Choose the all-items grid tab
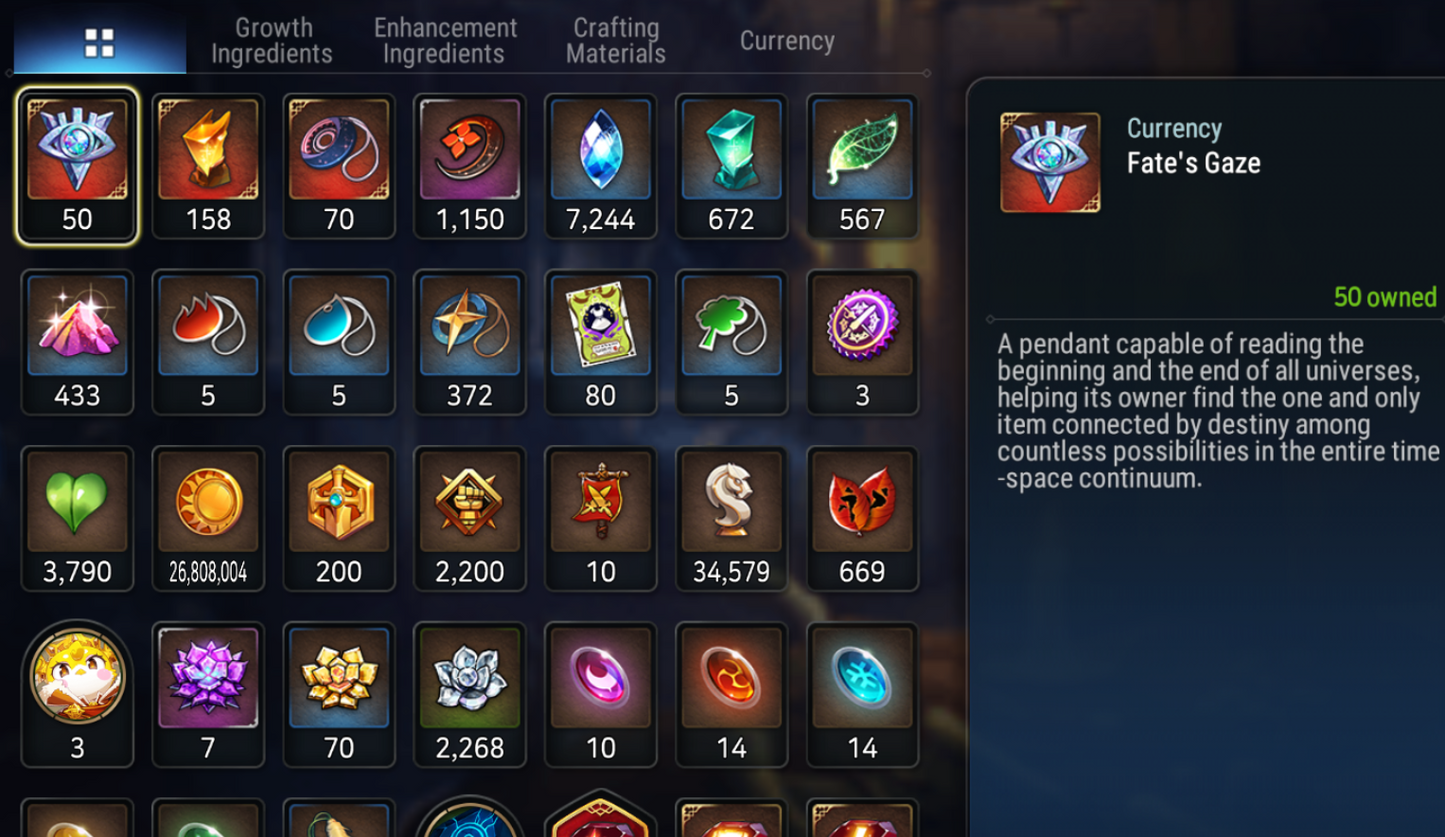 pos(99,42)
